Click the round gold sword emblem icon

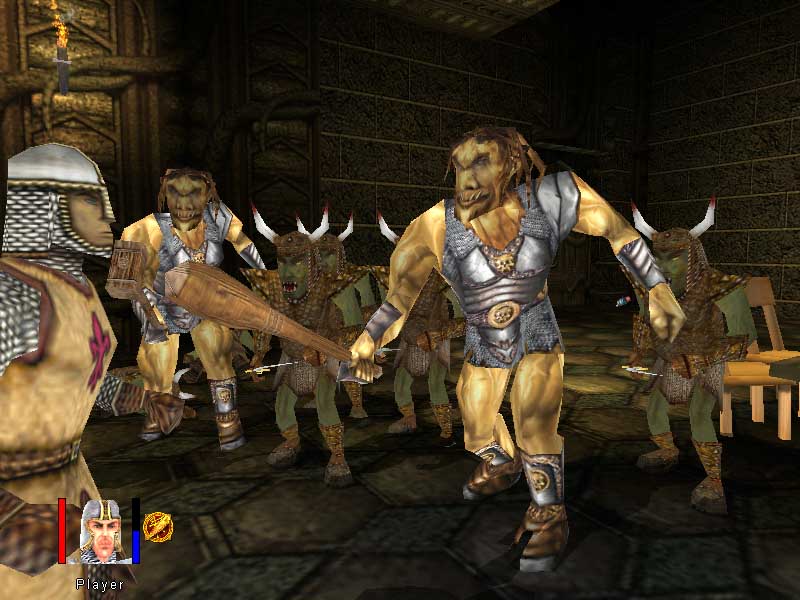[156, 526]
